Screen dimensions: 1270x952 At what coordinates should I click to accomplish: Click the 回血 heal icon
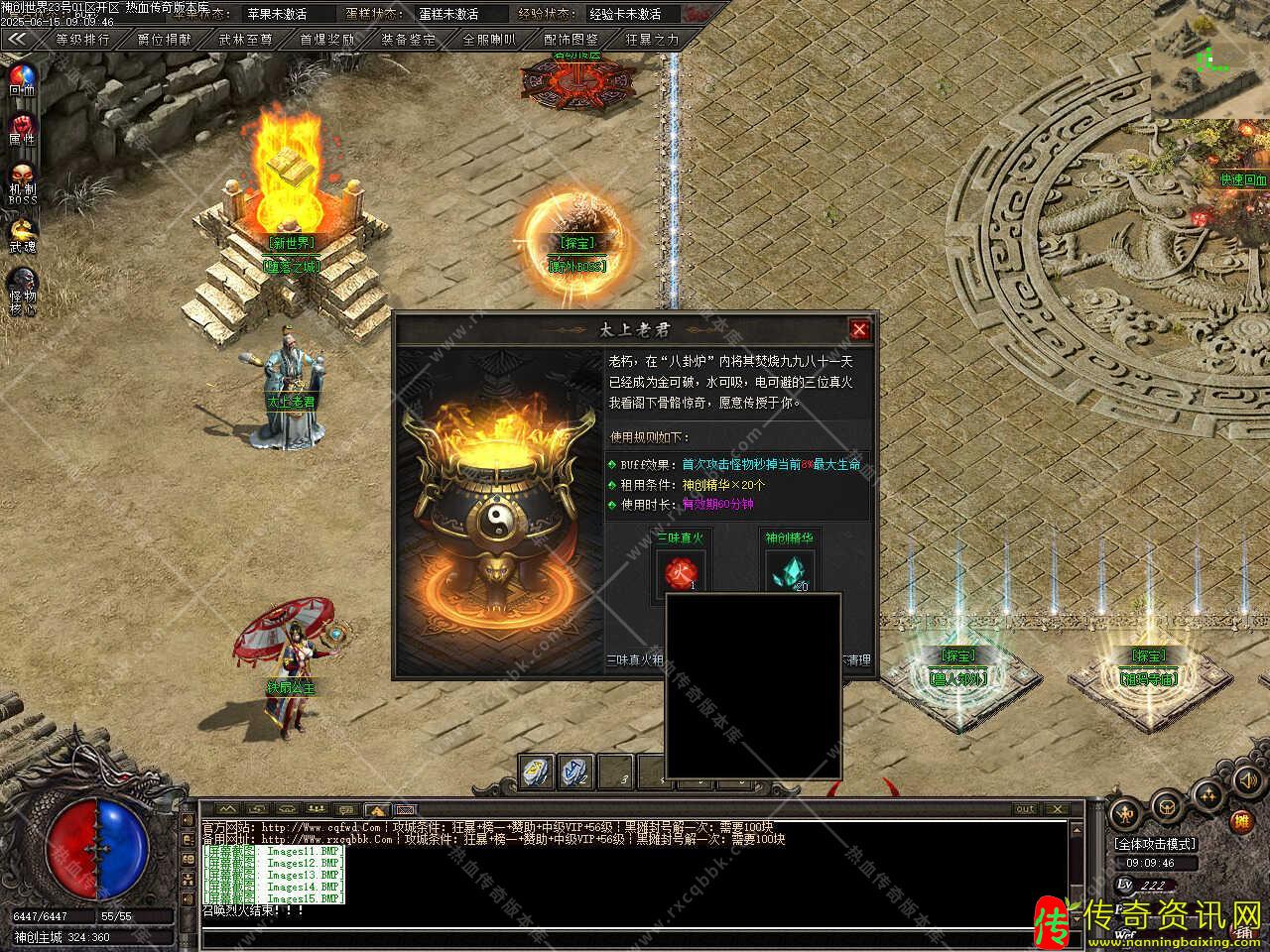click(22, 77)
